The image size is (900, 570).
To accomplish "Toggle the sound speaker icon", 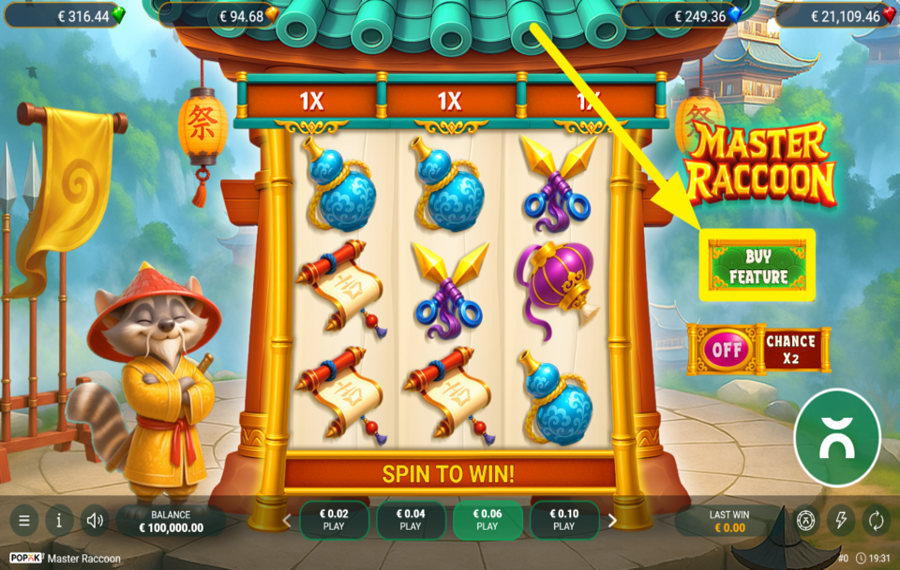I will point(95,520).
